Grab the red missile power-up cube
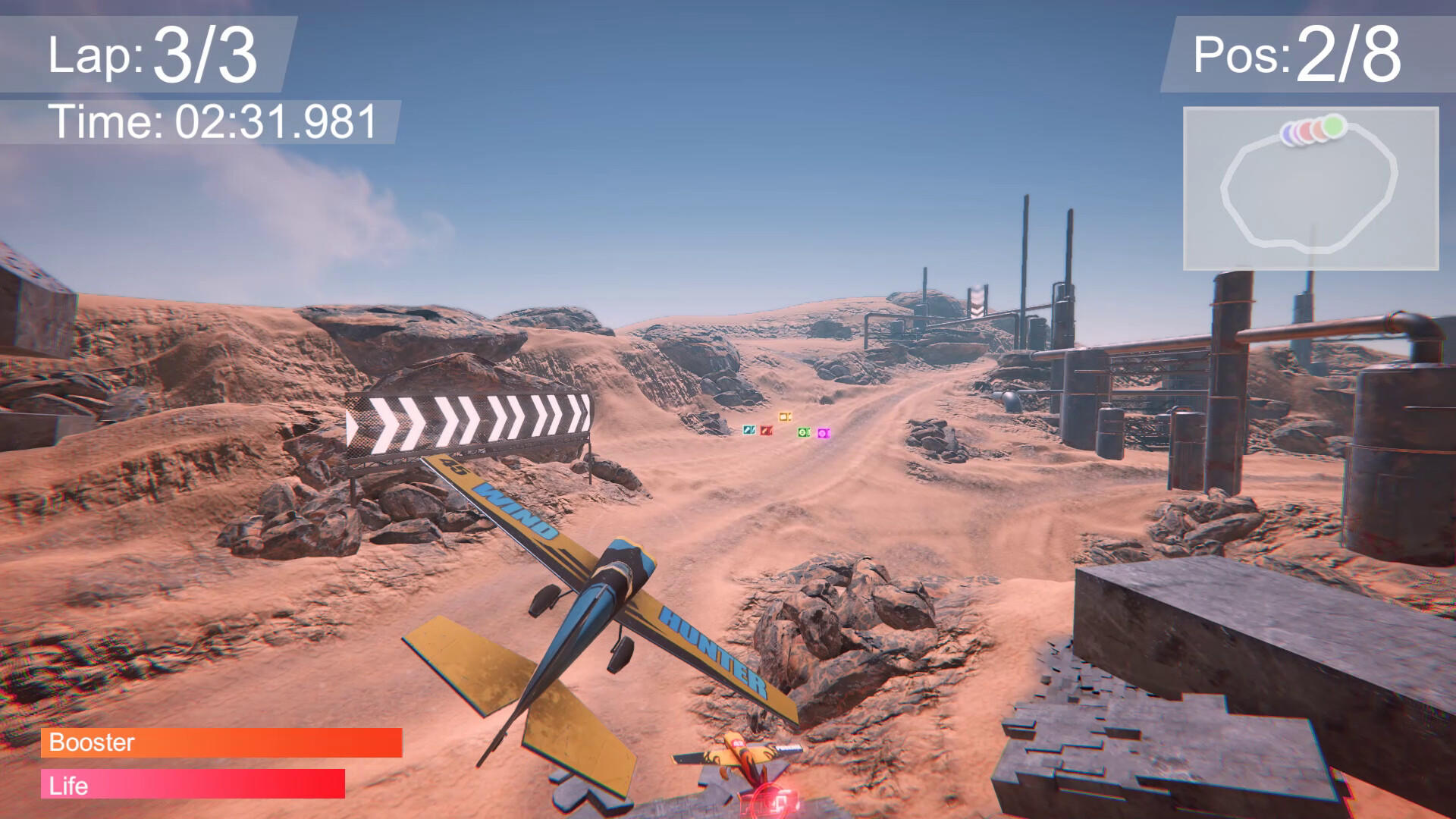Screen dimensions: 1456x819 point(766,430)
